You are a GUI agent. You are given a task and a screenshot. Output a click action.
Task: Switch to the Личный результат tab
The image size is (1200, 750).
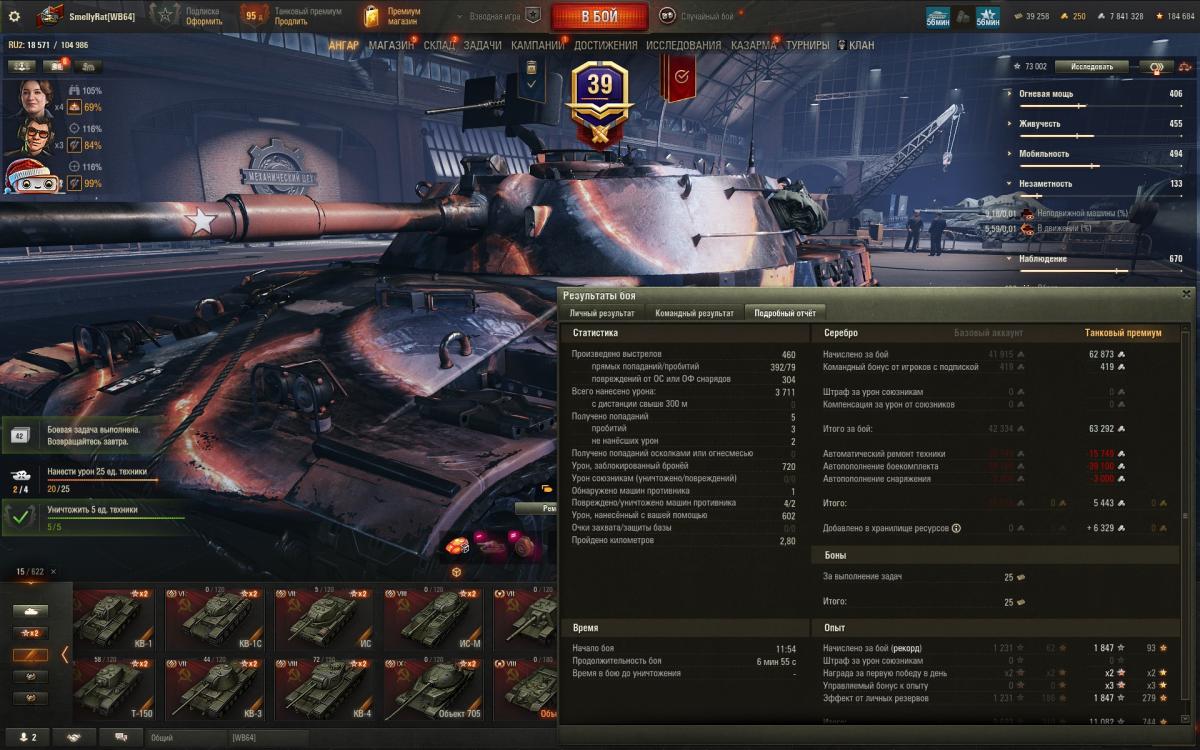602,313
